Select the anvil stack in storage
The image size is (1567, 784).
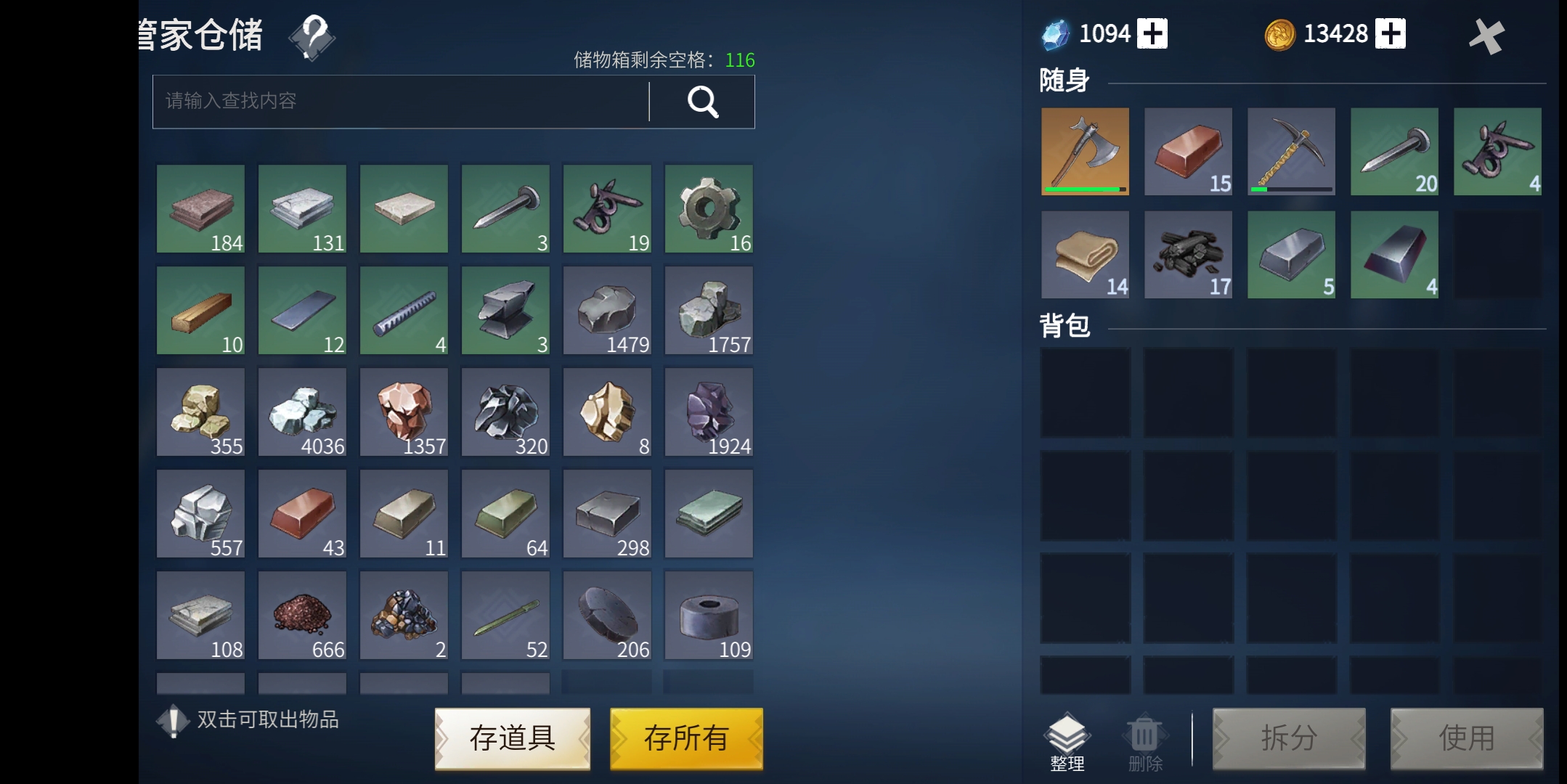(x=505, y=310)
